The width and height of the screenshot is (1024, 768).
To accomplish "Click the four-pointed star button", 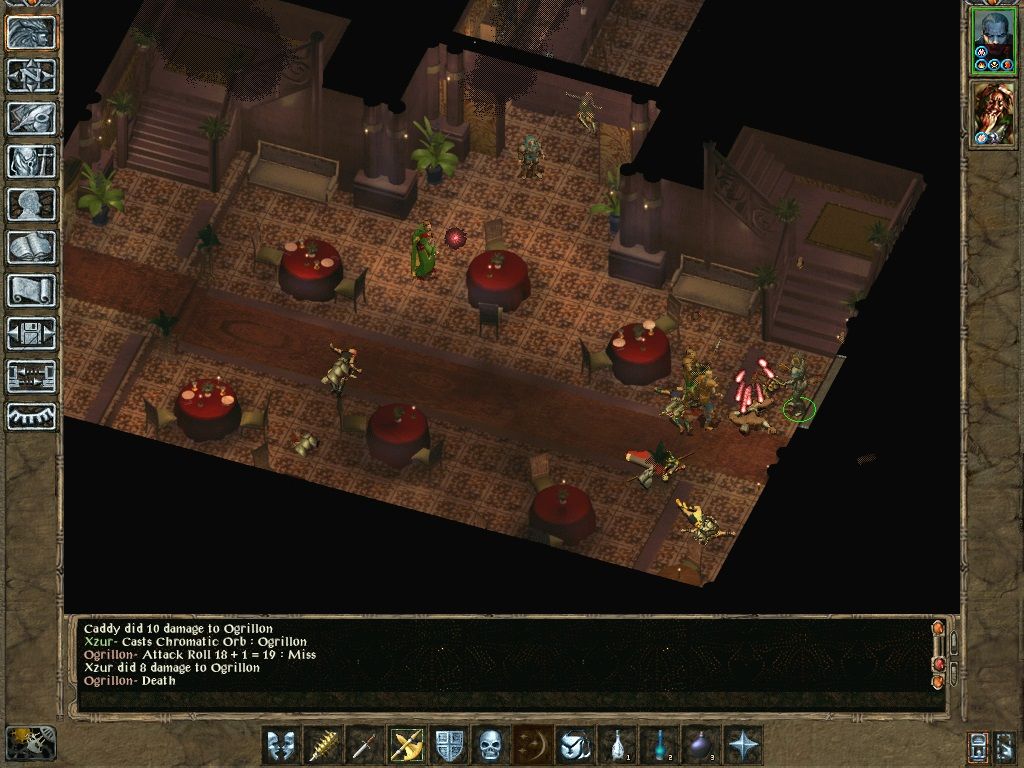I will pos(743,745).
